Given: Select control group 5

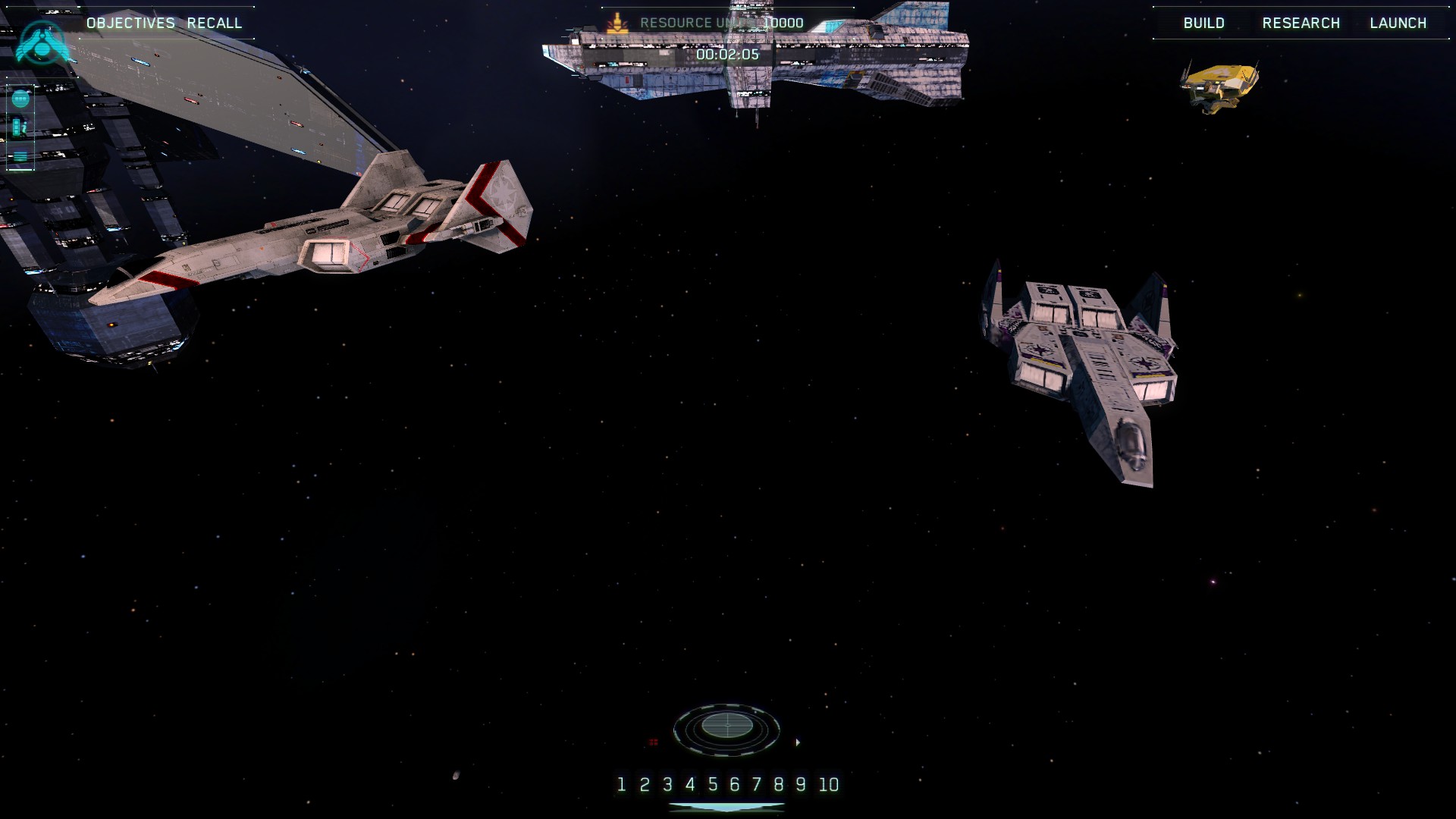Looking at the screenshot, I should (712, 784).
